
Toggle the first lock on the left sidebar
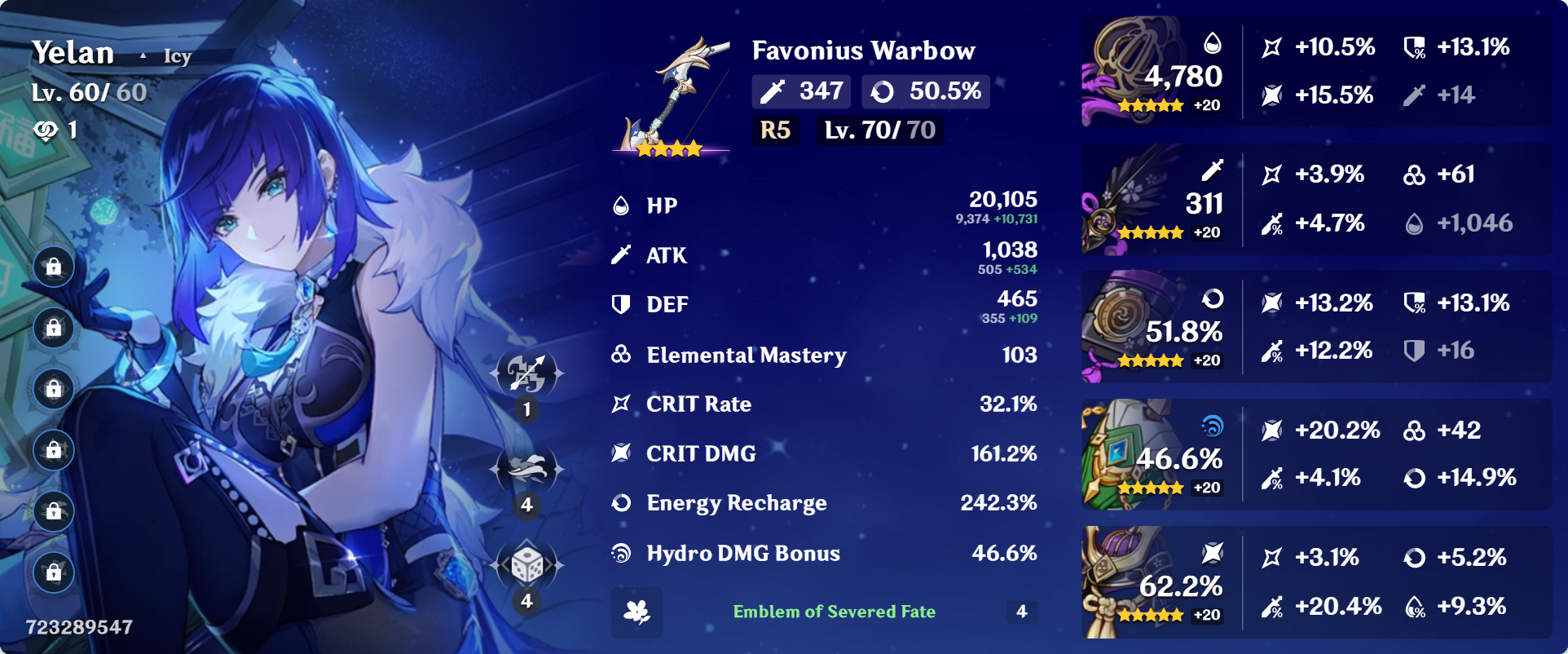click(x=53, y=267)
